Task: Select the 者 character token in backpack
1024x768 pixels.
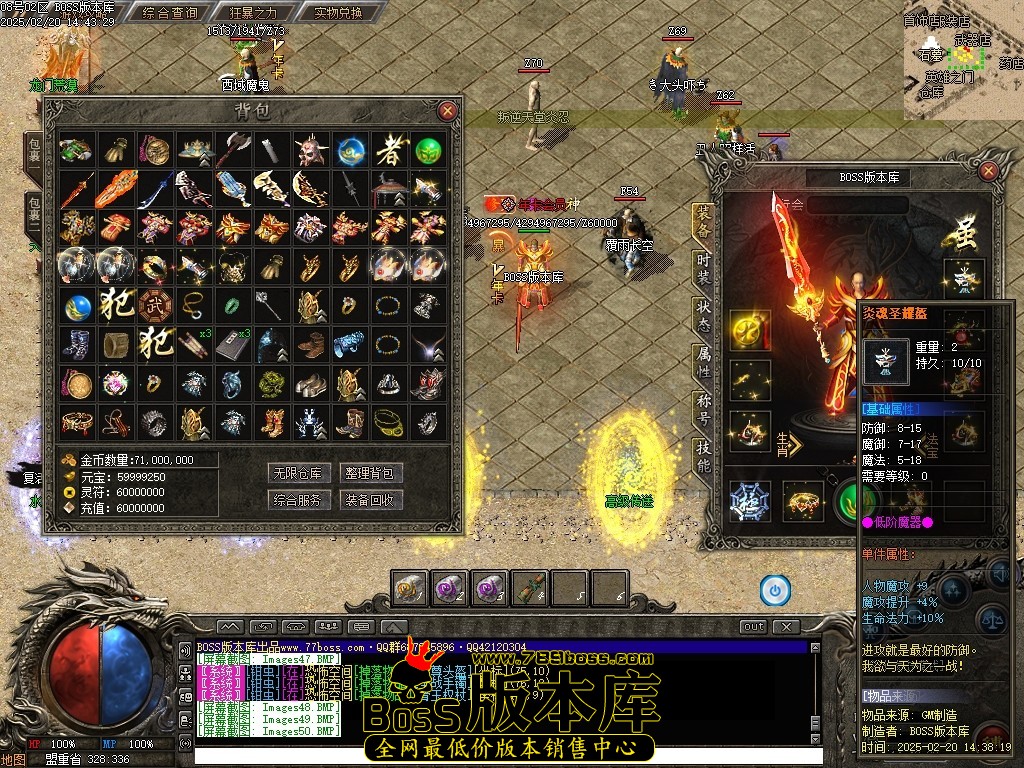Action: point(389,151)
